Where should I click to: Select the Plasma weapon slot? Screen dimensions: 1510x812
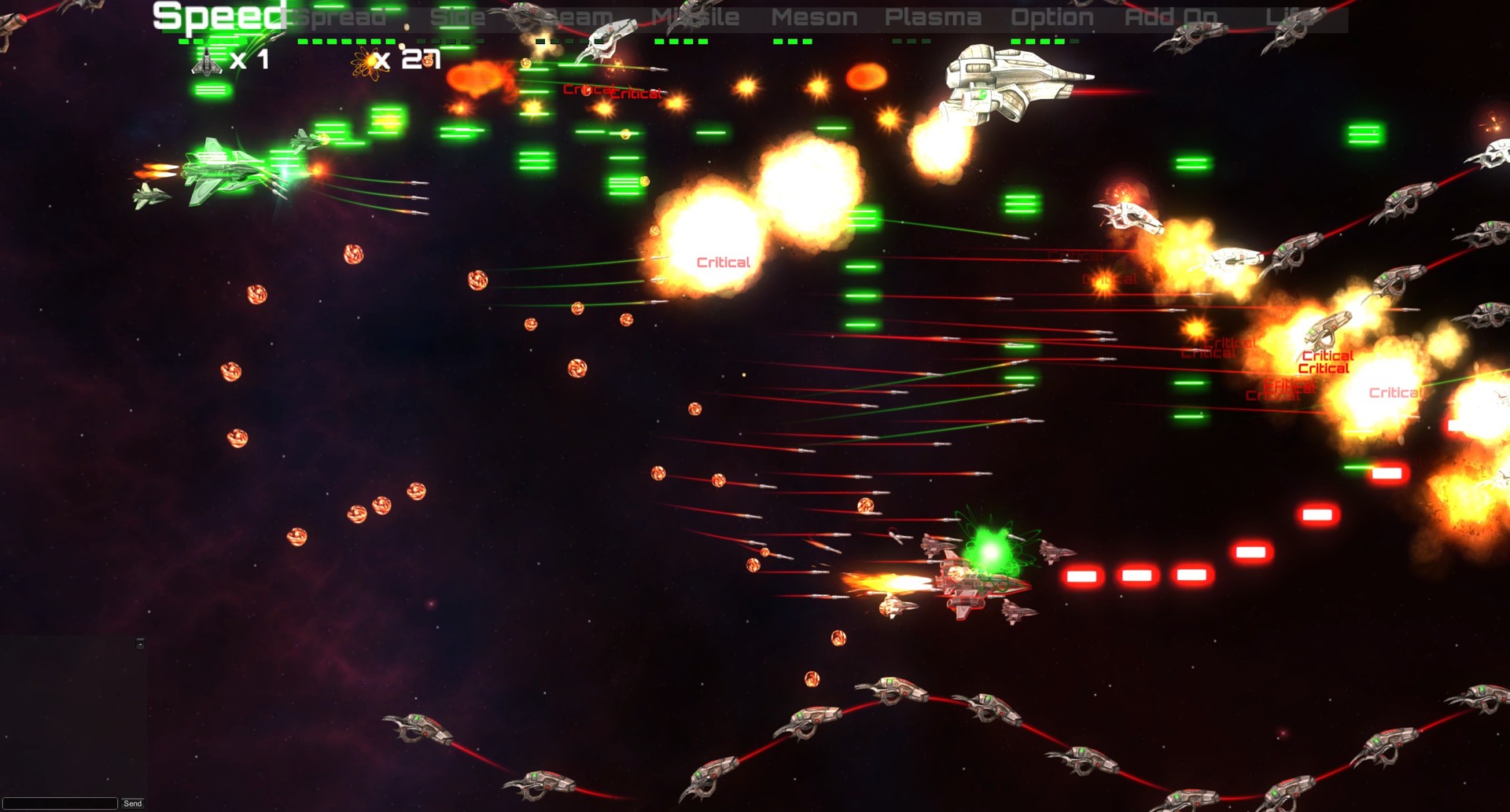click(933, 17)
